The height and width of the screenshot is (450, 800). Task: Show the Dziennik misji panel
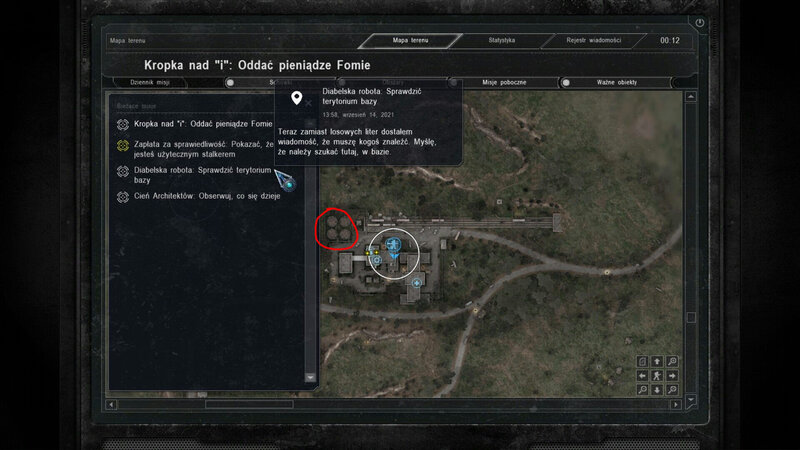tap(161, 82)
